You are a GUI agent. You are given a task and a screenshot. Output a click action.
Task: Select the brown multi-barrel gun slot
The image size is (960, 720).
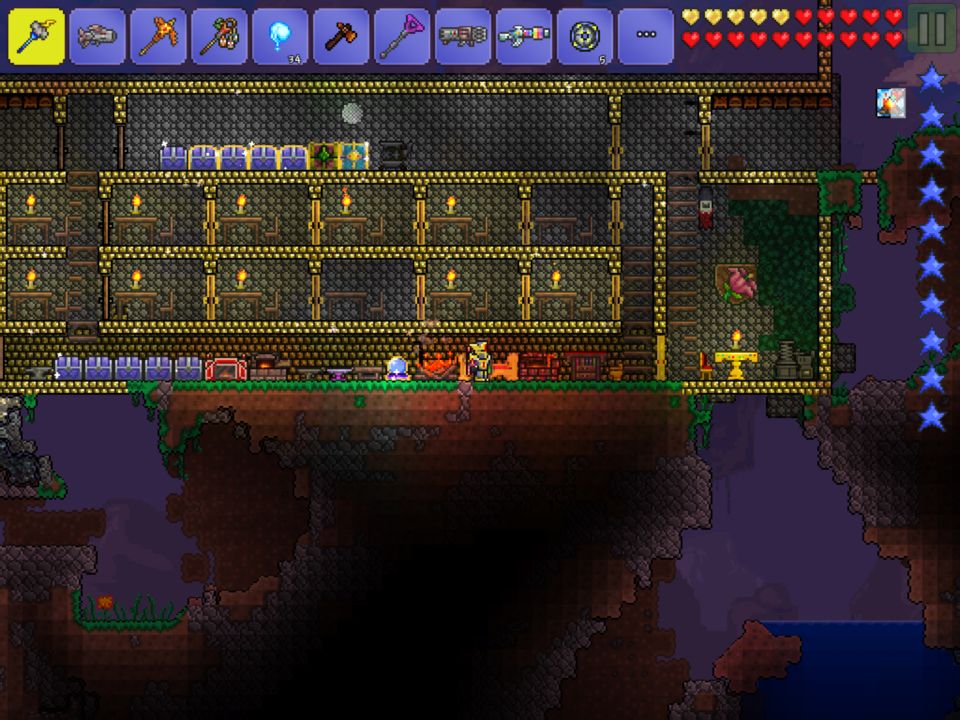pyautogui.click(x=464, y=37)
